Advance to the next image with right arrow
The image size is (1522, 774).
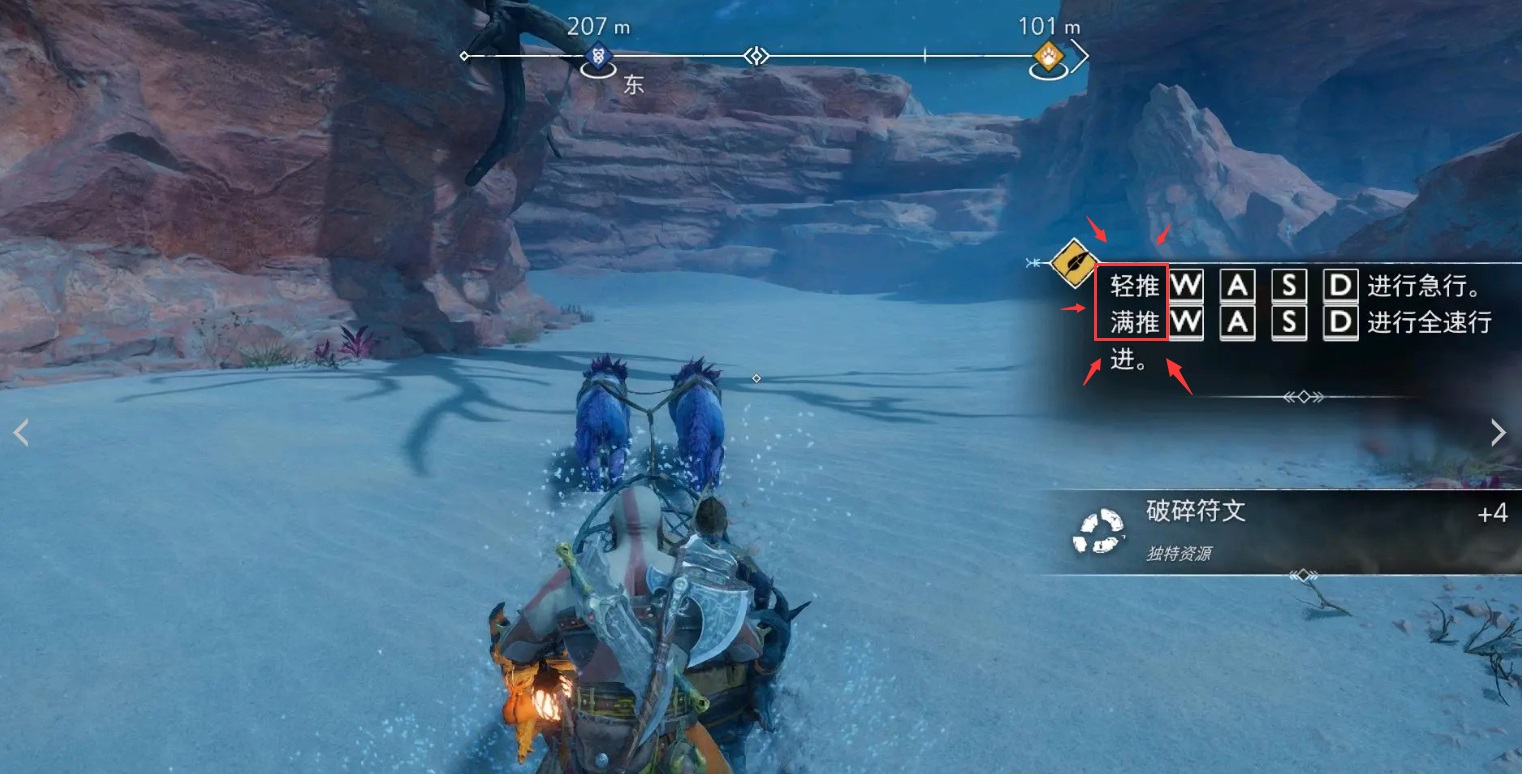pyautogui.click(x=1498, y=432)
